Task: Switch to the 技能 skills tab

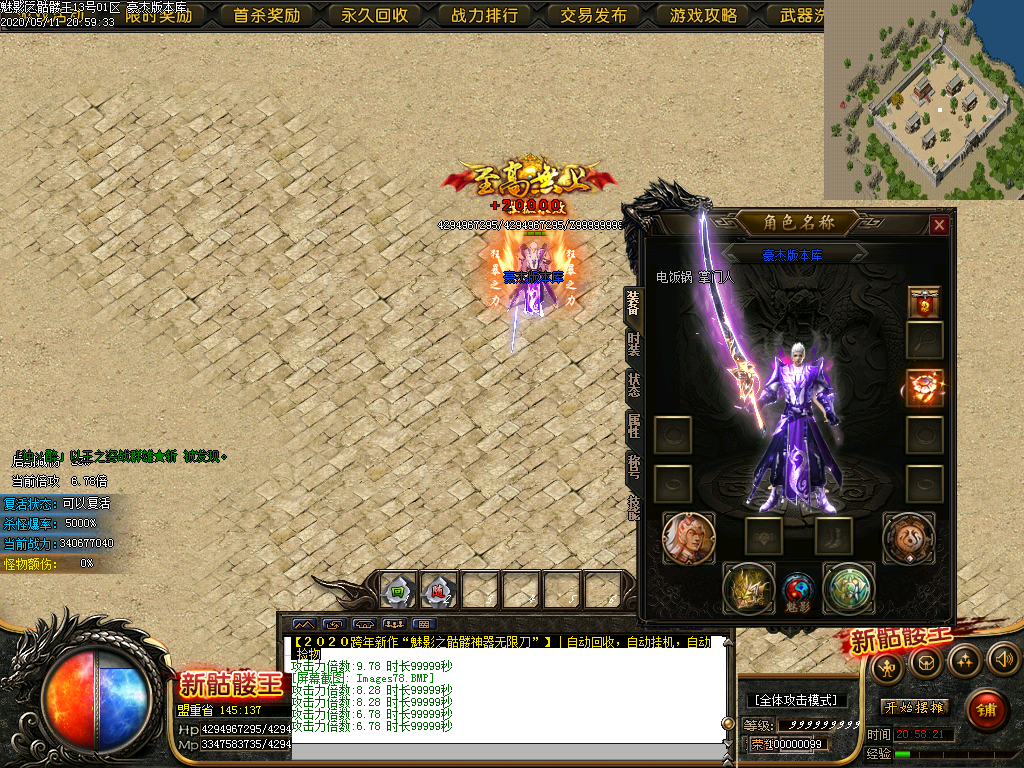Action: click(x=633, y=504)
